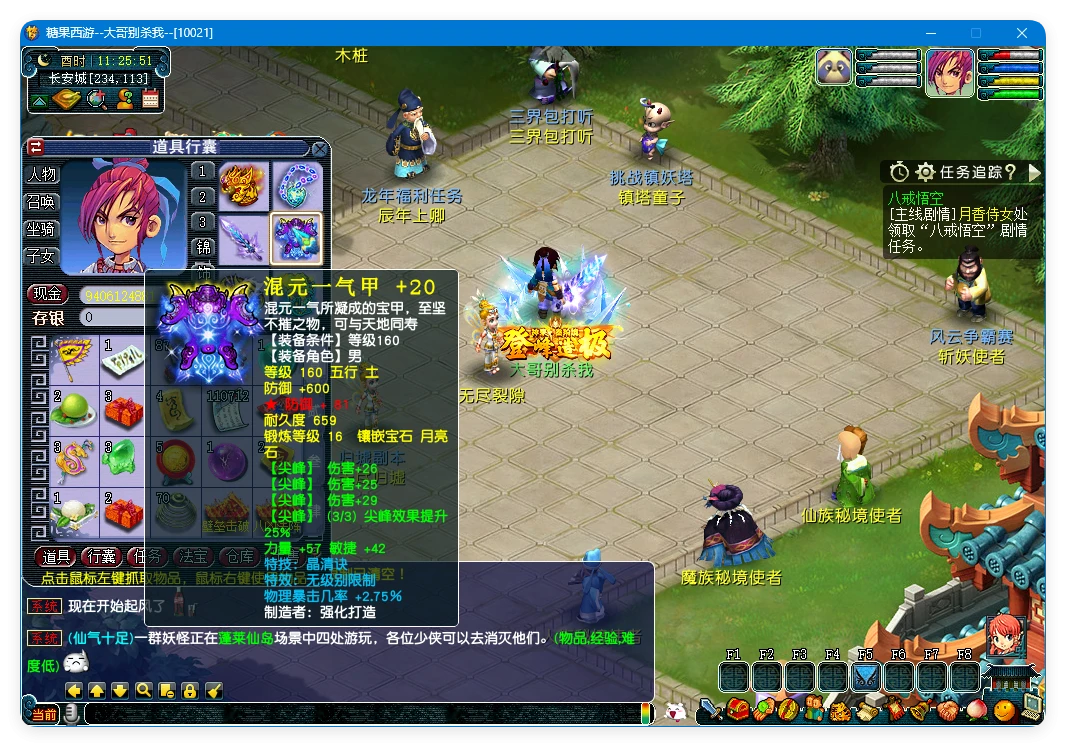Select the blue crystal sword equipment slot

click(244, 239)
